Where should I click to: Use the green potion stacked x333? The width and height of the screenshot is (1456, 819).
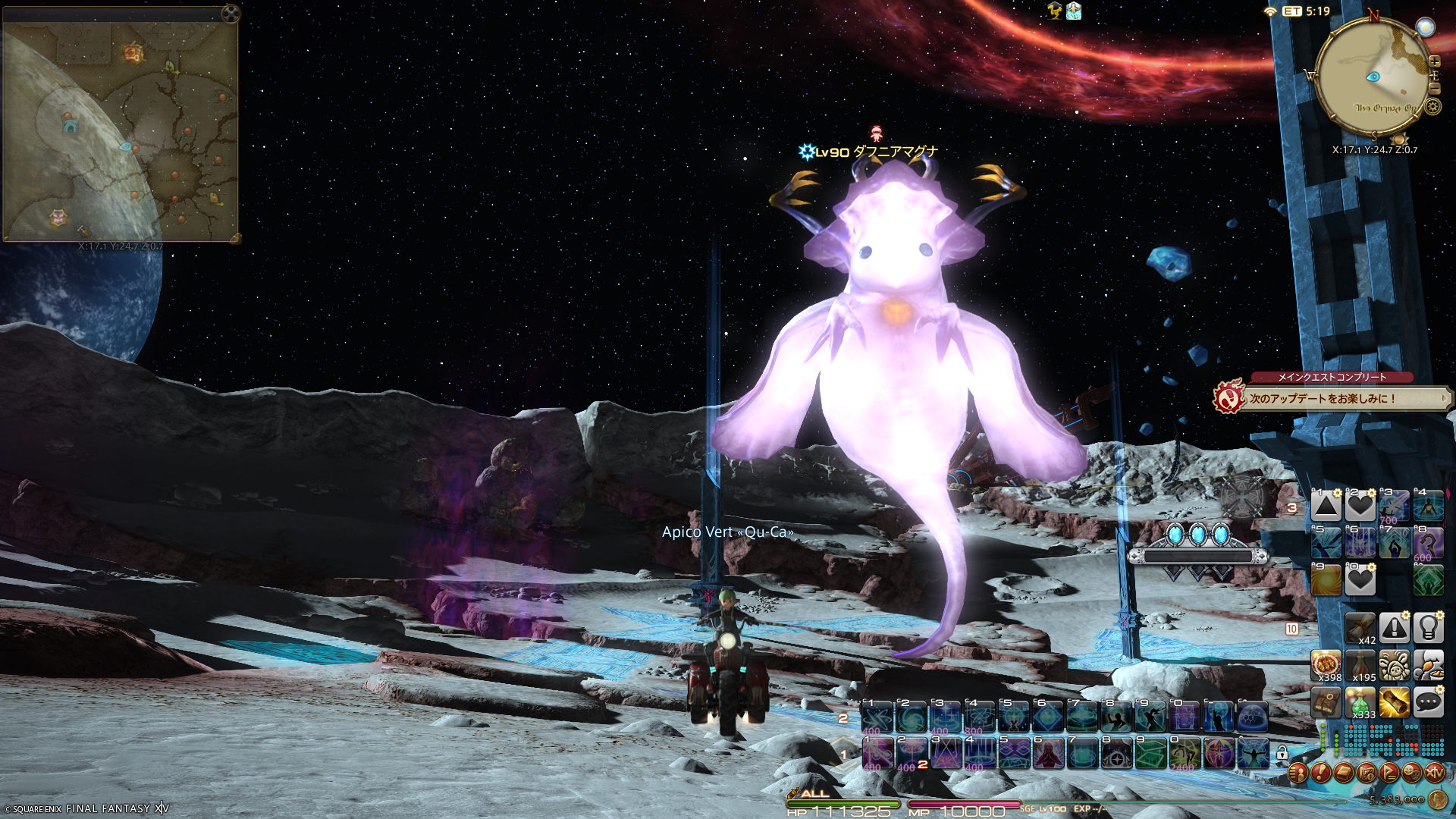click(1360, 702)
